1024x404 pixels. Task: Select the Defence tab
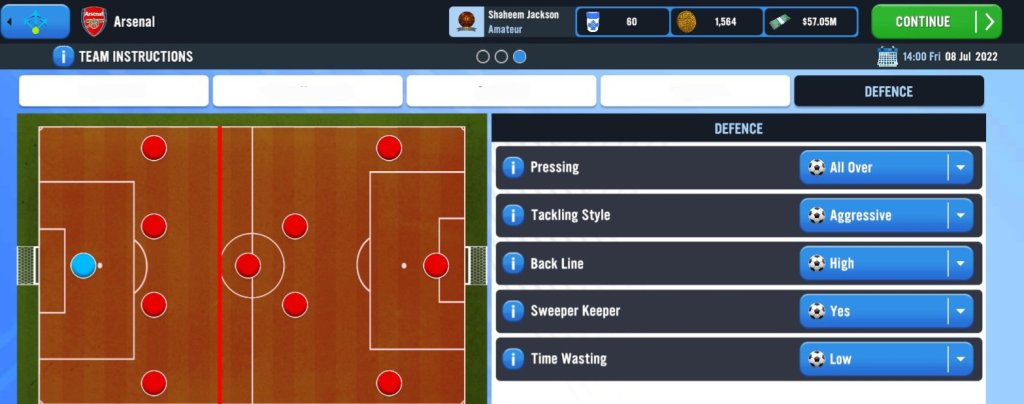coord(888,91)
